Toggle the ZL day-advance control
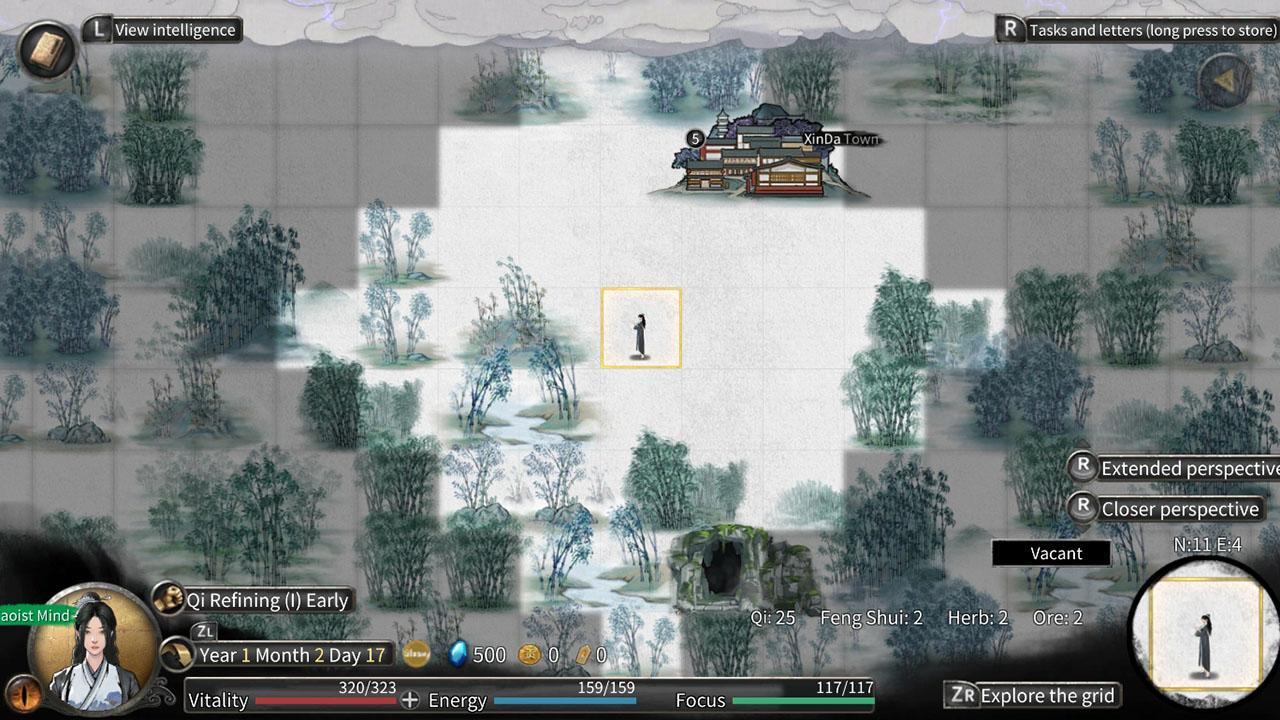The width and height of the screenshot is (1280, 720). (205, 632)
